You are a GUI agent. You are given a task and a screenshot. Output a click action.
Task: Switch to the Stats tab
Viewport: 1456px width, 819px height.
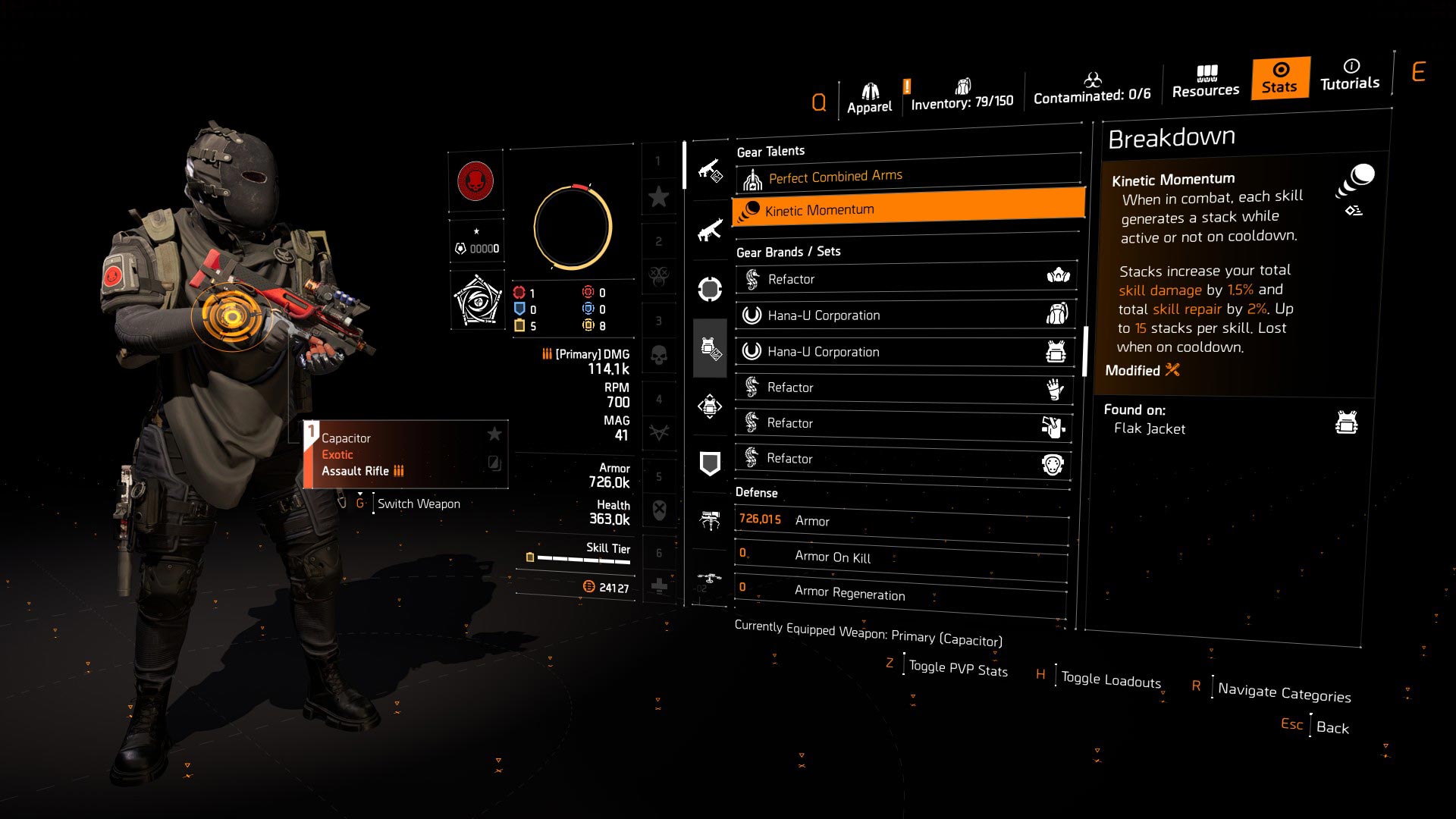click(x=1279, y=80)
